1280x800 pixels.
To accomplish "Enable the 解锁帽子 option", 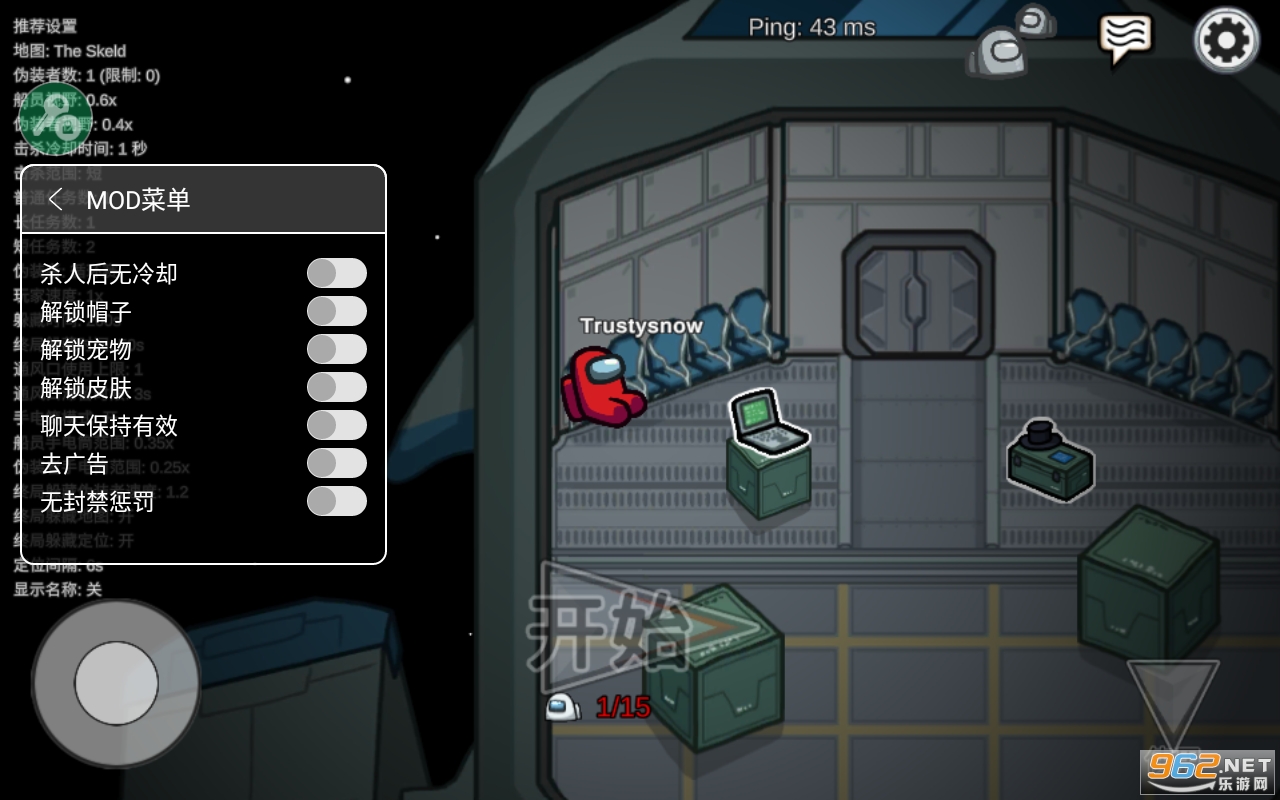I will click(336, 311).
